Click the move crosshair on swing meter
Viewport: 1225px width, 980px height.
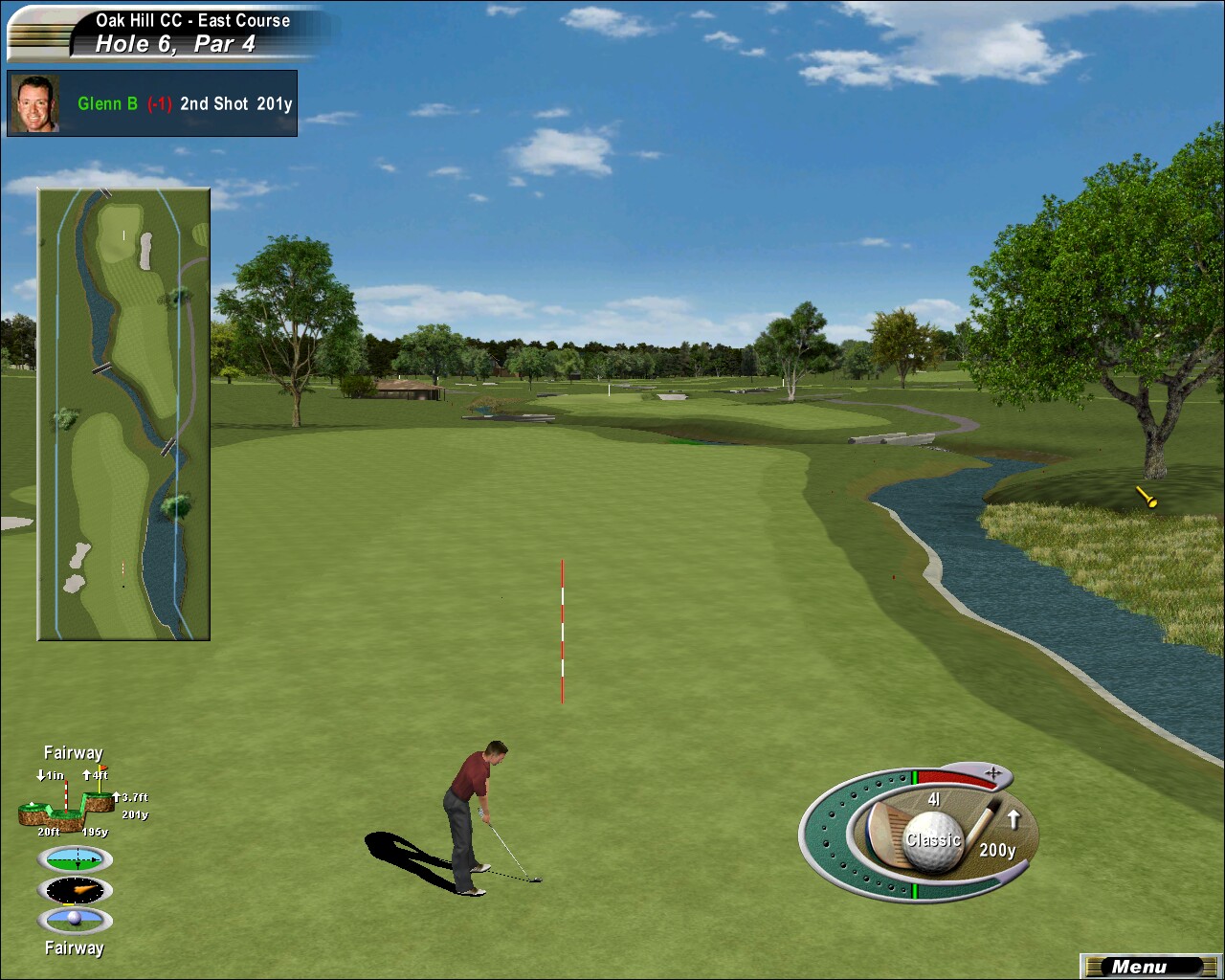coord(993,770)
